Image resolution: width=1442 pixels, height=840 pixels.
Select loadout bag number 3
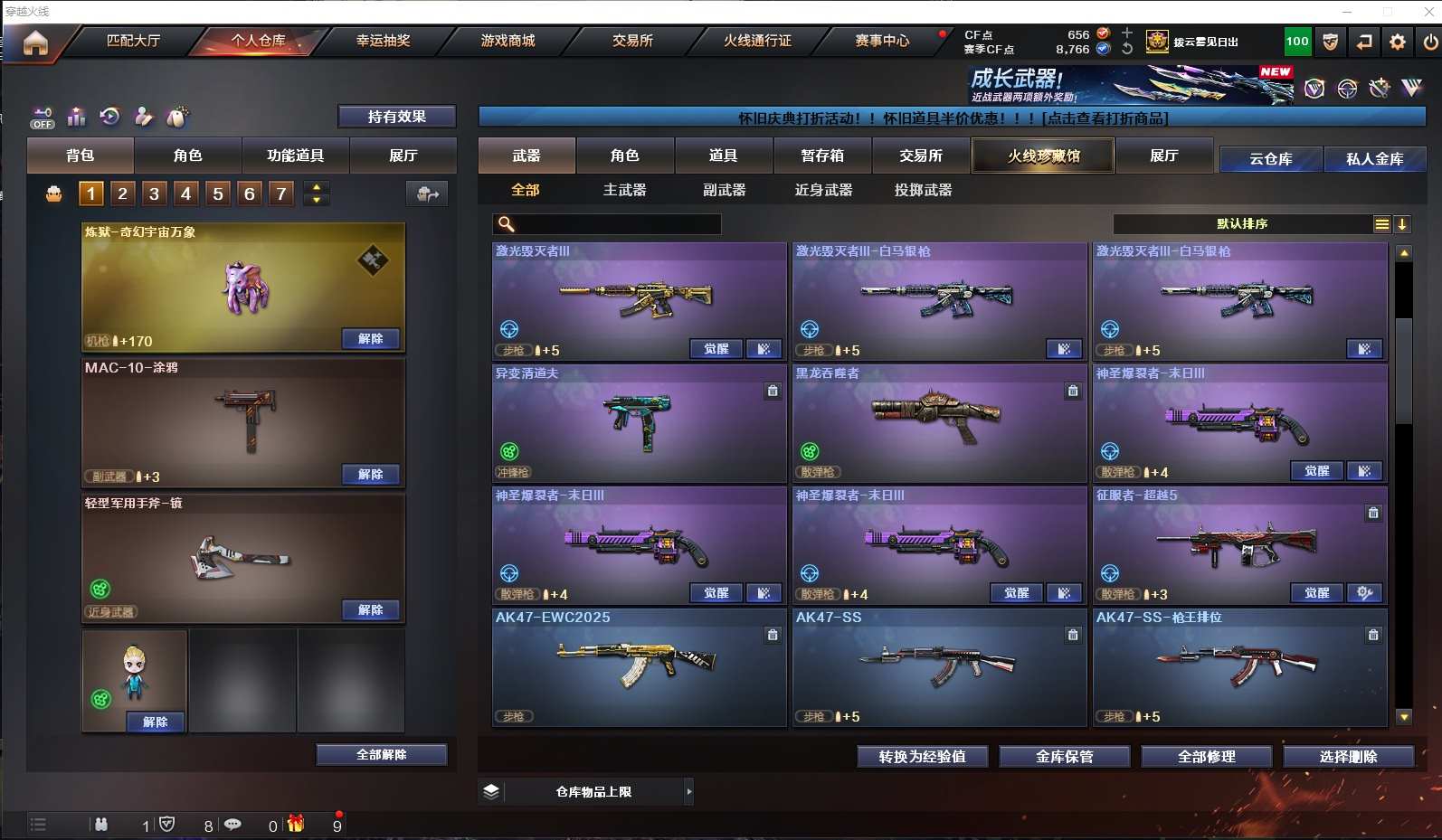click(x=154, y=193)
